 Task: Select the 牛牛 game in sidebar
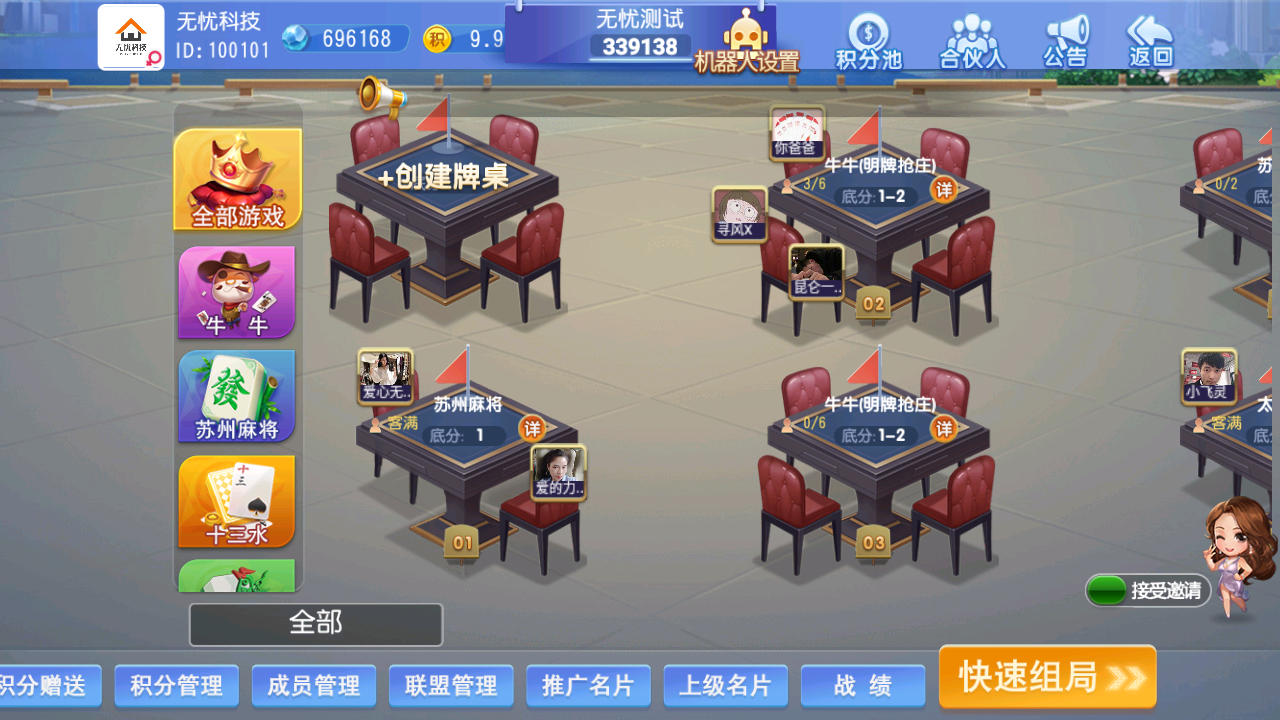pos(236,292)
